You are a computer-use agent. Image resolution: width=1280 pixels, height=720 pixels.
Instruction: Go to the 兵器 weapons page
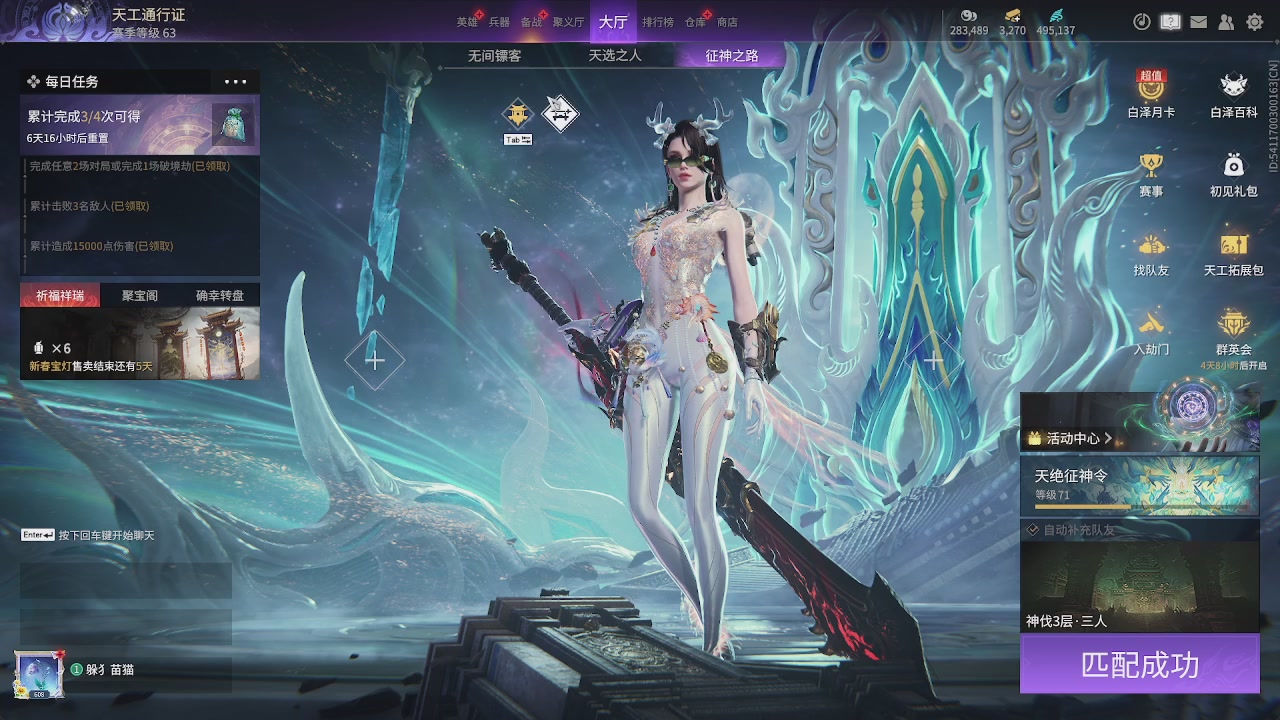[x=499, y=22]
